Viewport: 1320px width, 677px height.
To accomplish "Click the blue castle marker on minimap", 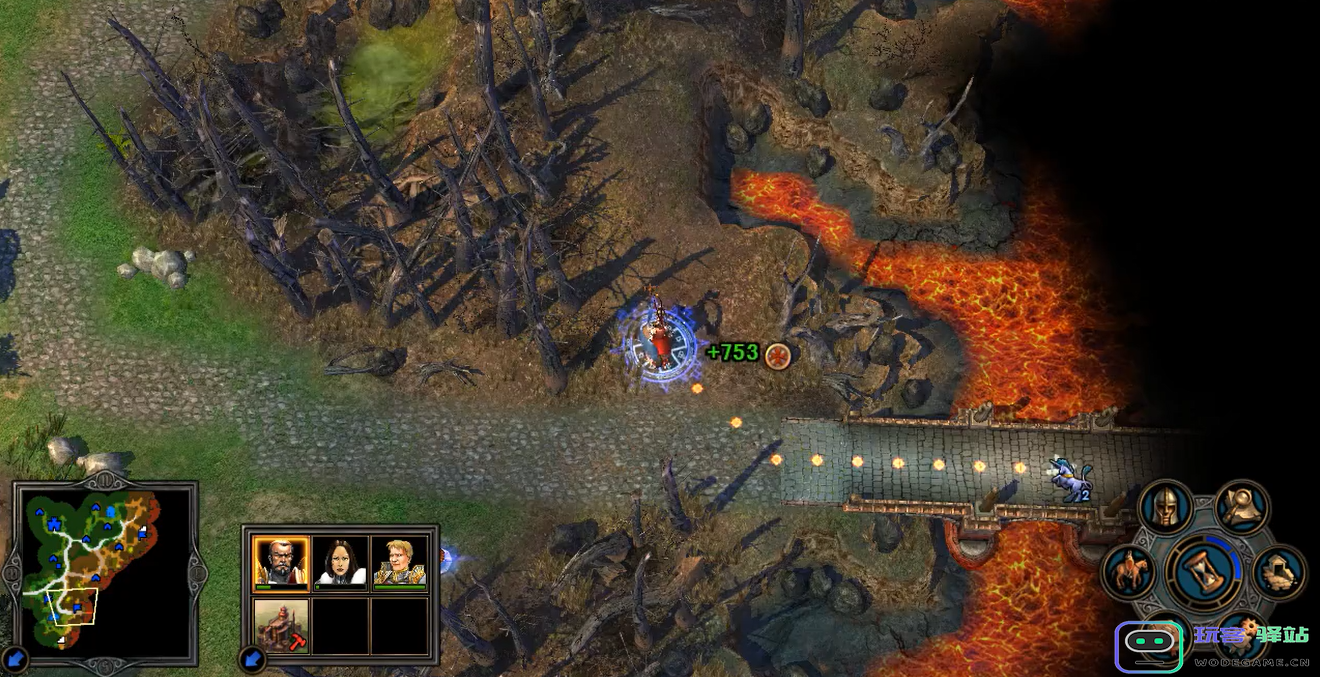I will [x=55, y=523].
